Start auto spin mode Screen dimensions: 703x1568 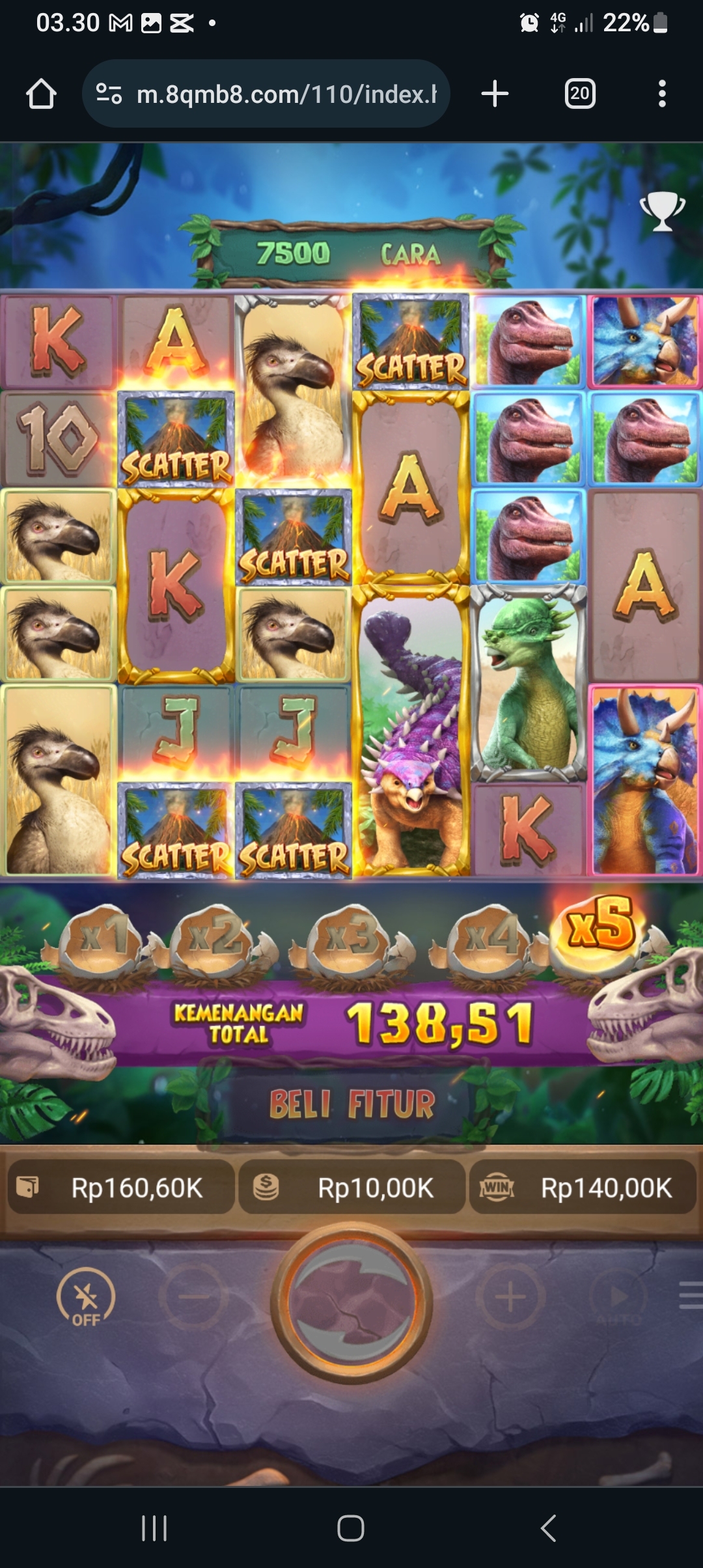pos(619,1297)
